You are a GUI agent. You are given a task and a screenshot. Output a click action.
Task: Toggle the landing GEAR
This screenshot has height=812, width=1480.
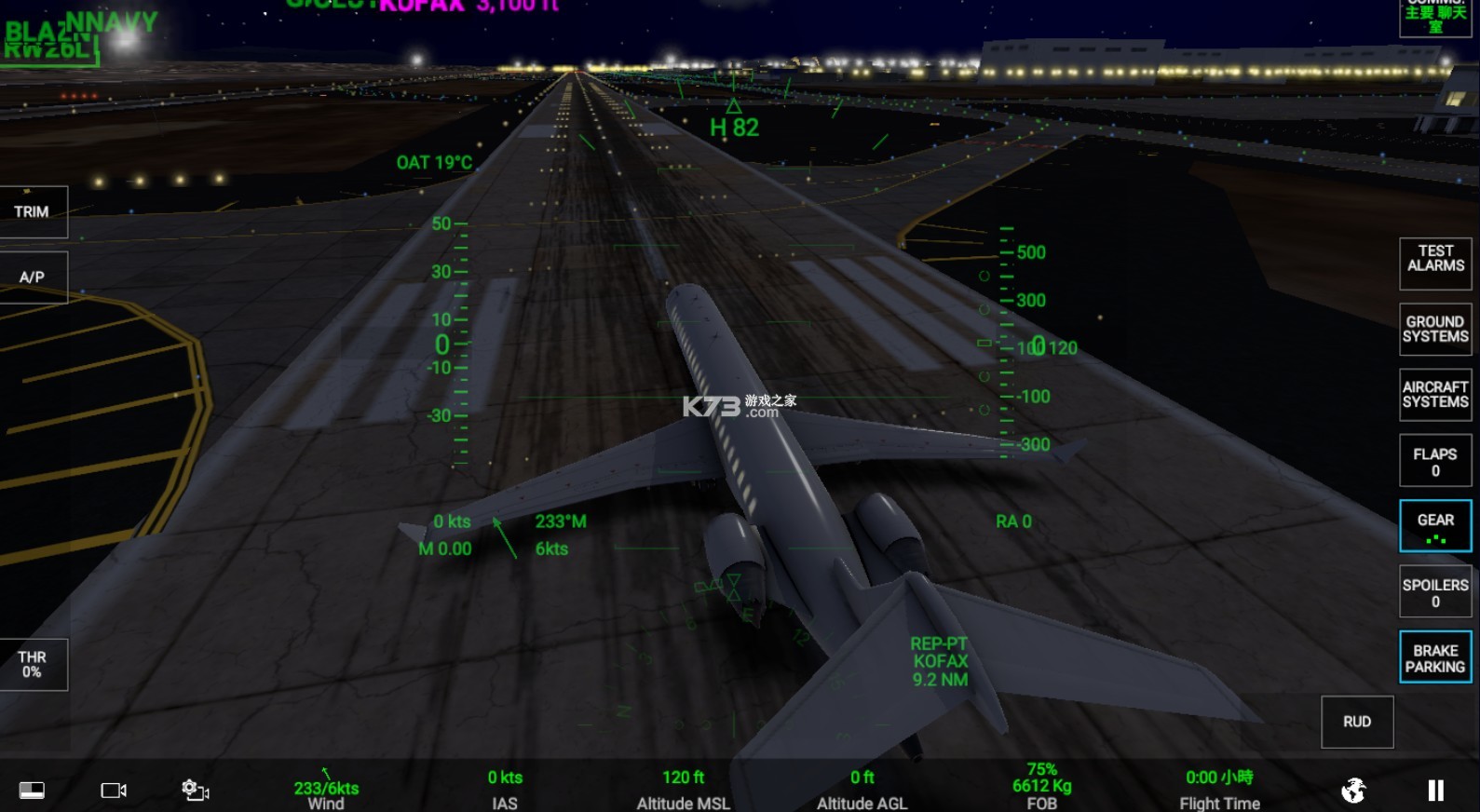pyautogui.click(x=1434, y=525)
